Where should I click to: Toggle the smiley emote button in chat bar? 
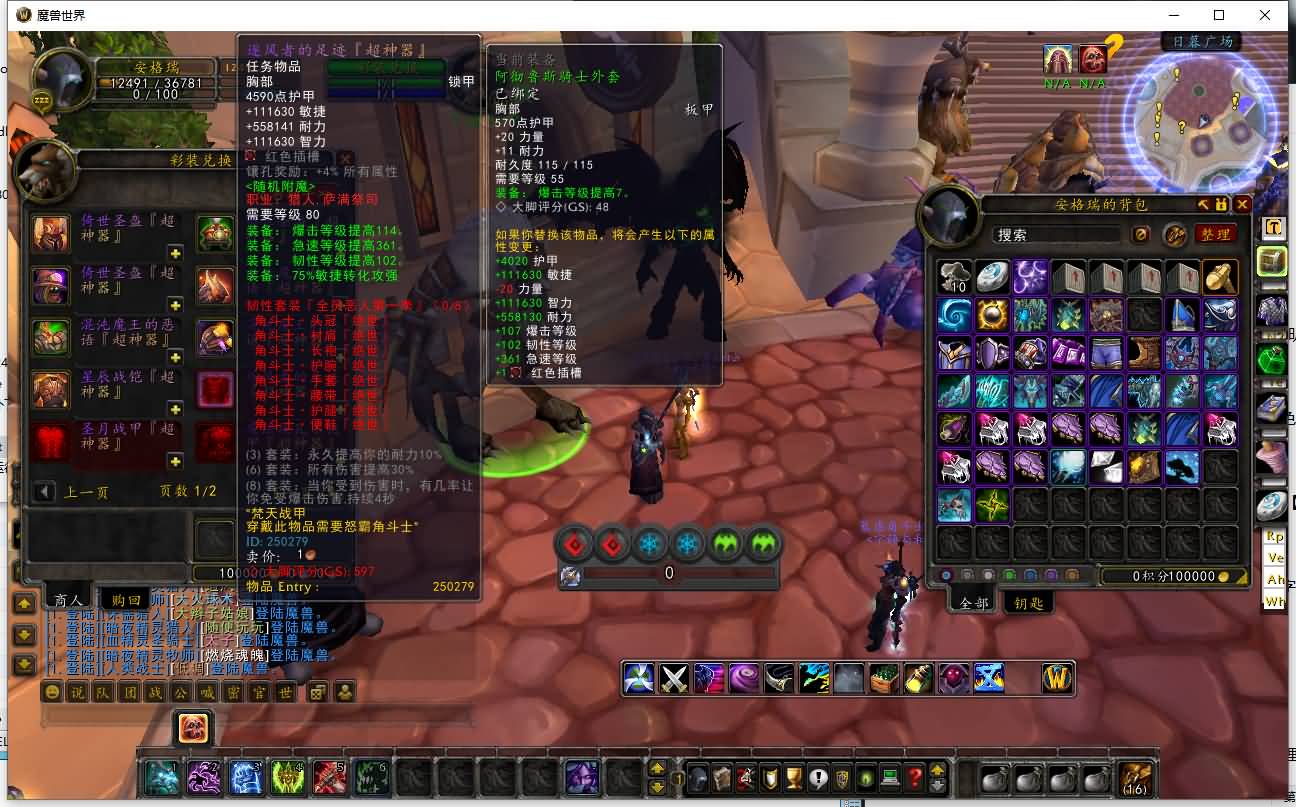point(52,693)
